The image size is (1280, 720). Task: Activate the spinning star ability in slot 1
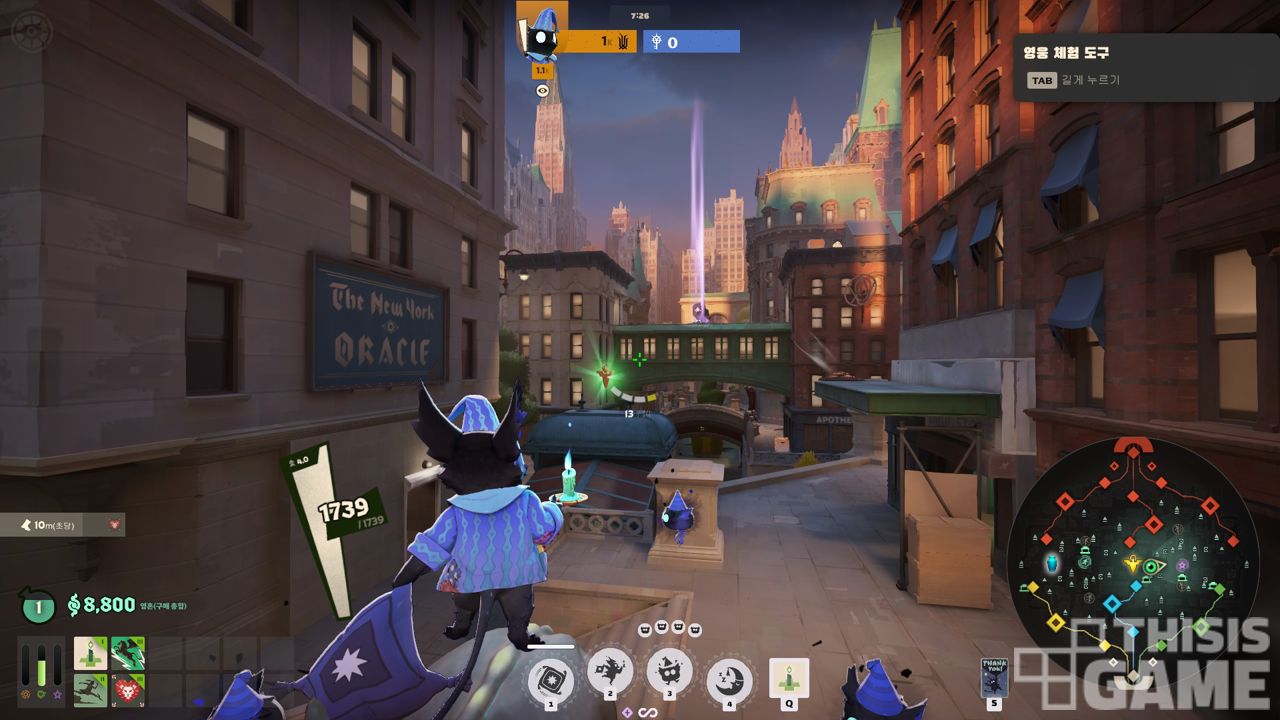tap(551, 680)
